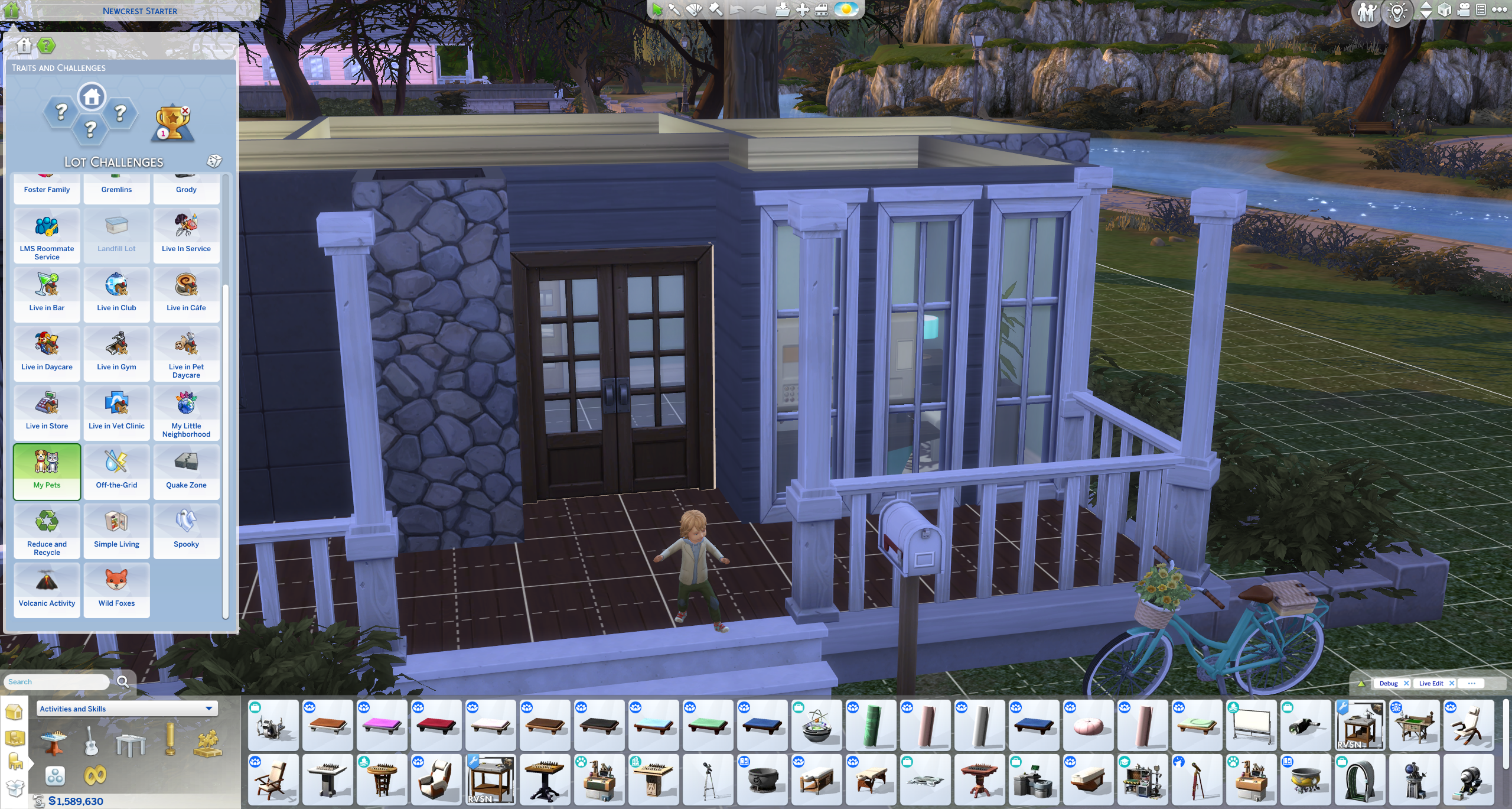The height and width of the screenshot is (809, 1512).
Task: Remove the Debug filter tag
Action: [1406, 683]
